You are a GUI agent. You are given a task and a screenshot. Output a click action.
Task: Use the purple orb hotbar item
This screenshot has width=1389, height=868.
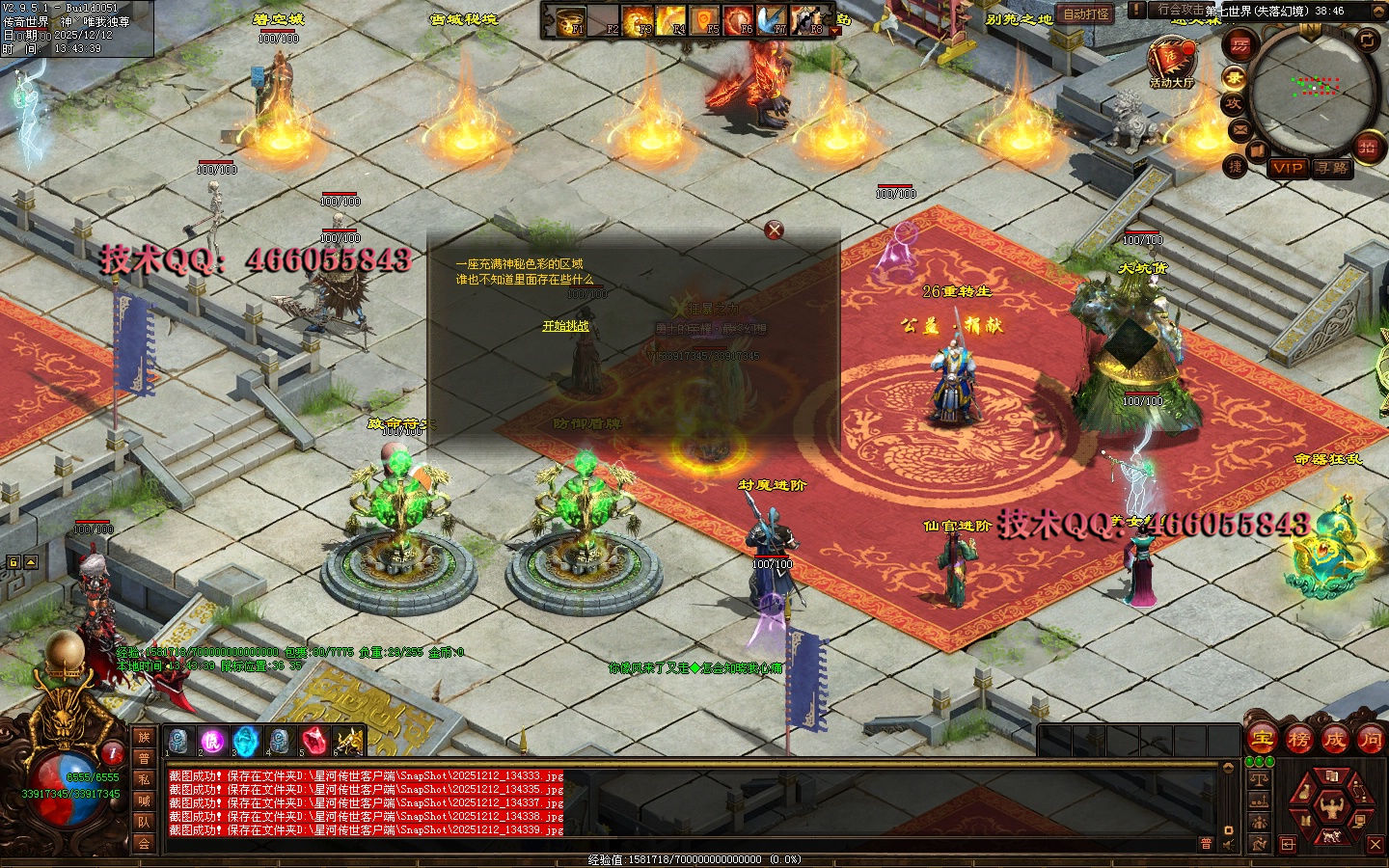click(x=212, y=741)
